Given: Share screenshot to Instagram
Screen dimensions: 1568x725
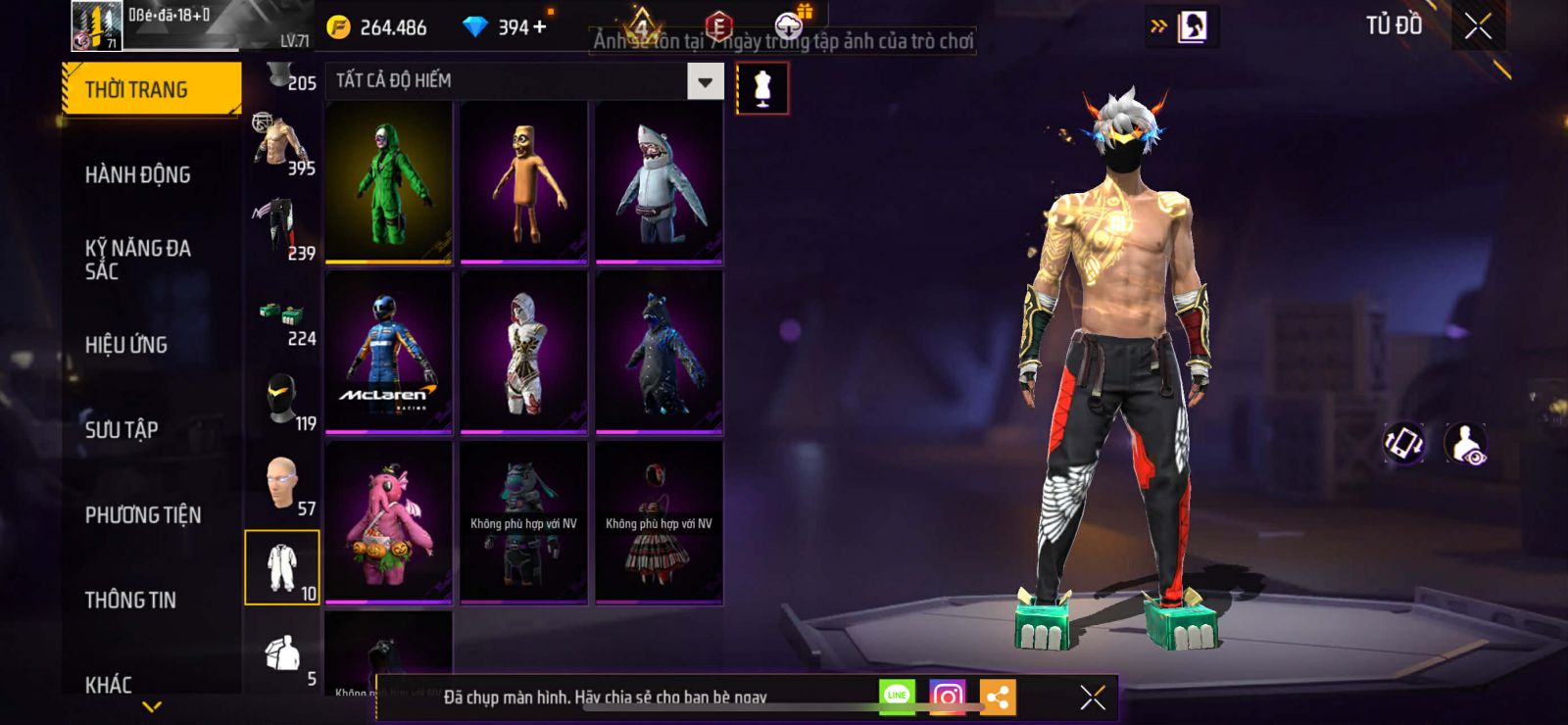Looking at the screenshot, I should 947,697.
